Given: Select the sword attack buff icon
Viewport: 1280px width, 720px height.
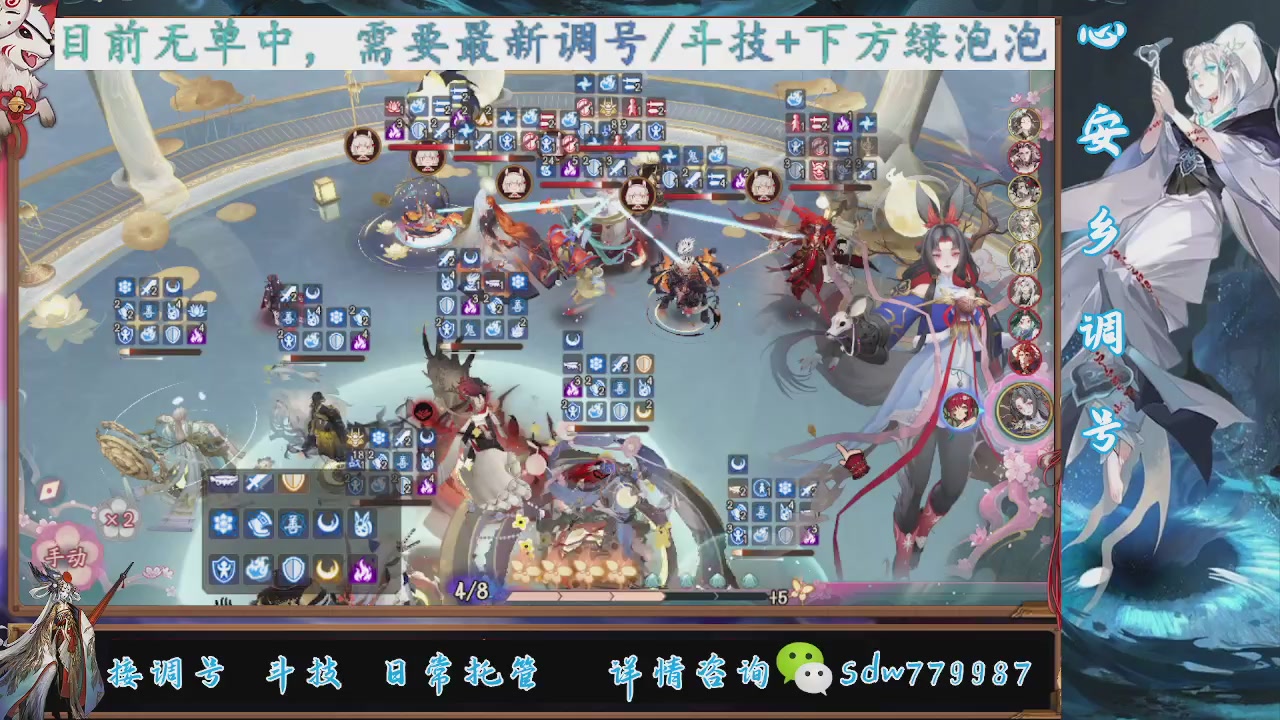Looking at the screenshot, I should tap(257, 482).
